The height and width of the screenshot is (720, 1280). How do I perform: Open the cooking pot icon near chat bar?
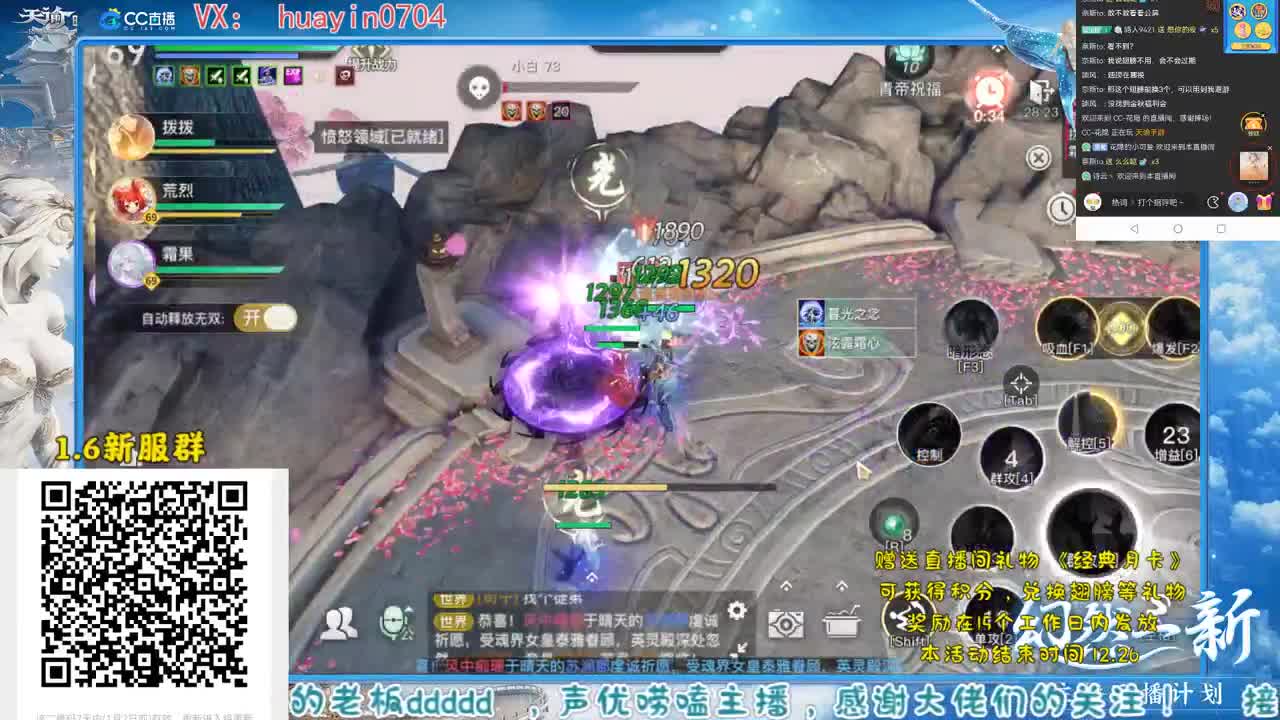point(842,622)
